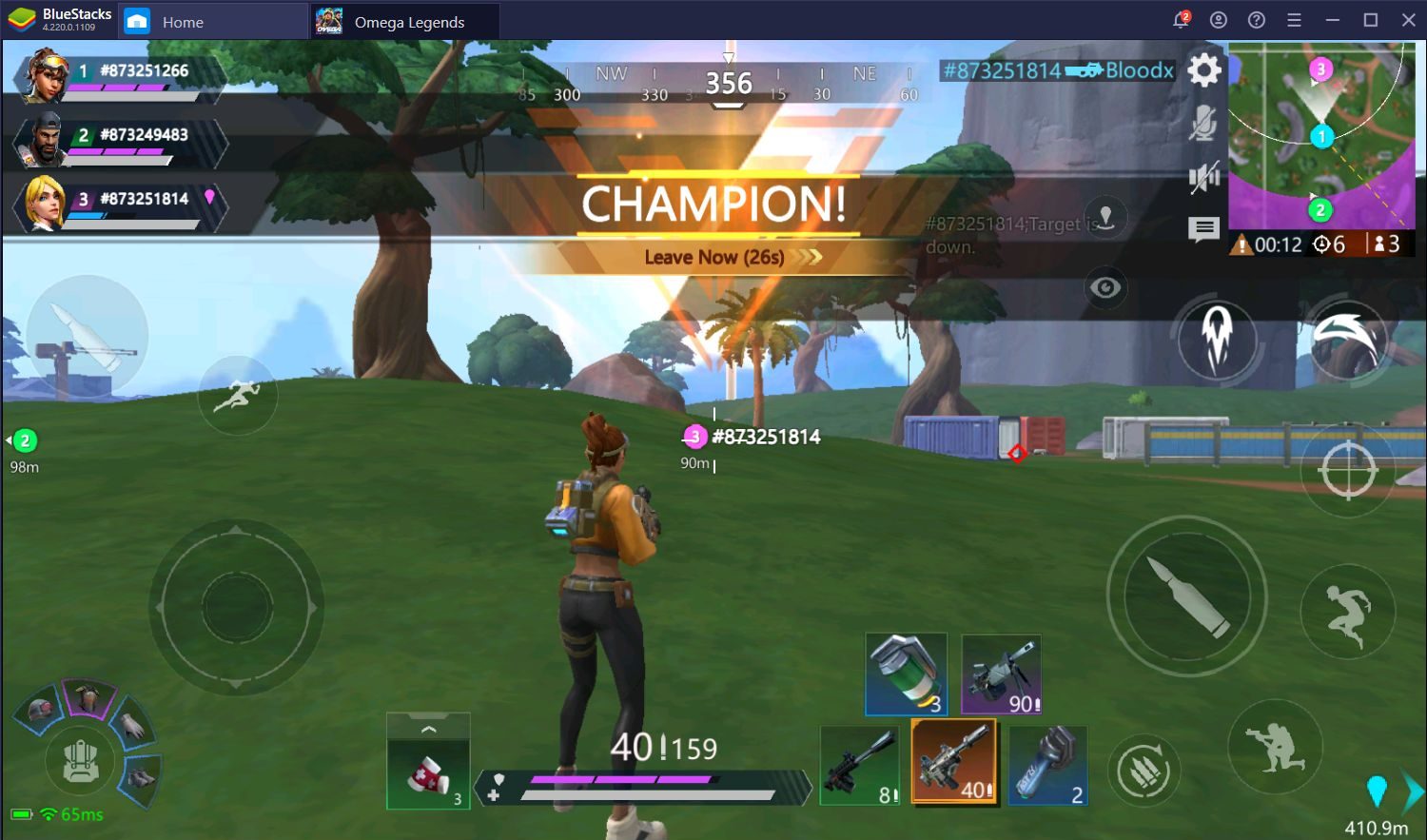Open the backpack inventory icon
The width and height of the screenshot is (1427, 840).
click(x=81, y=761)
